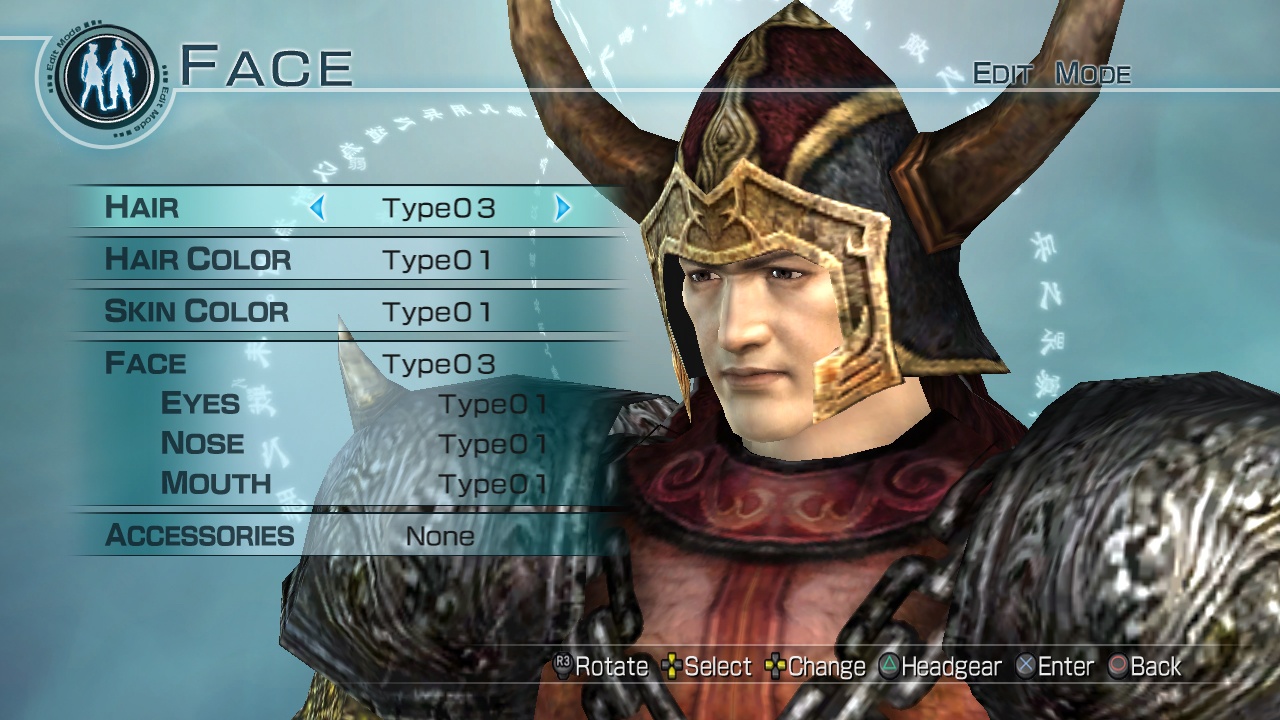Viewport: 1280px width, 720px height.
Task: Click the right arrow to change Hair type
Action: 560,209
